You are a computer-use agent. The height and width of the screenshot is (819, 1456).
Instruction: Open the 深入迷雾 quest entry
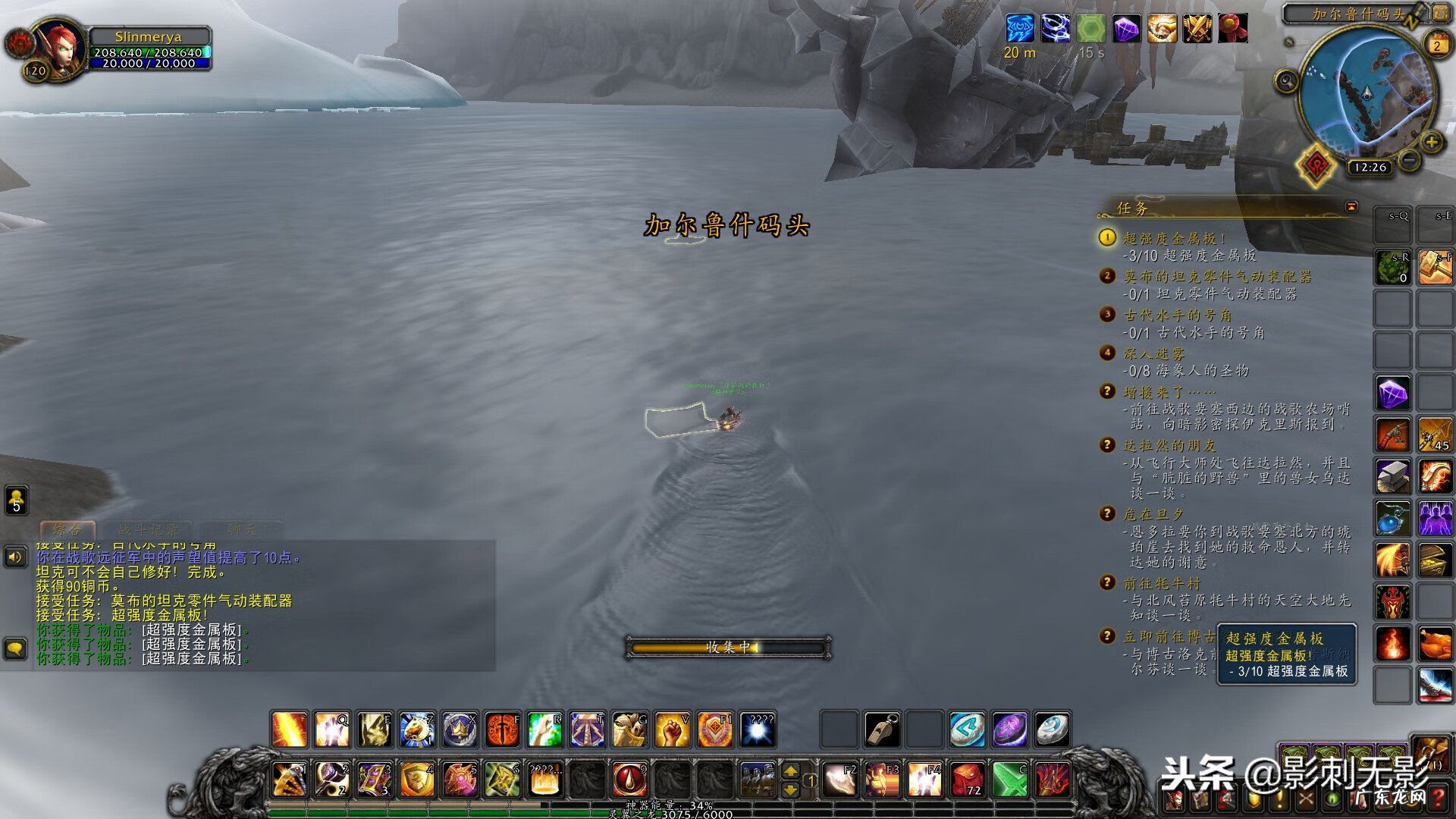tap(1153, 353)
